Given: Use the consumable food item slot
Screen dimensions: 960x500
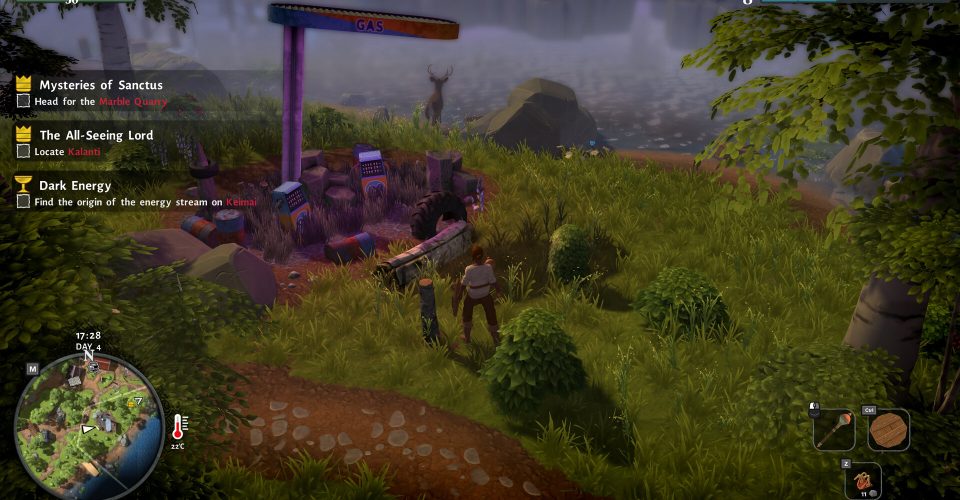Looking at the screenshot, I should pyautogui.click(x=861, y=479).
